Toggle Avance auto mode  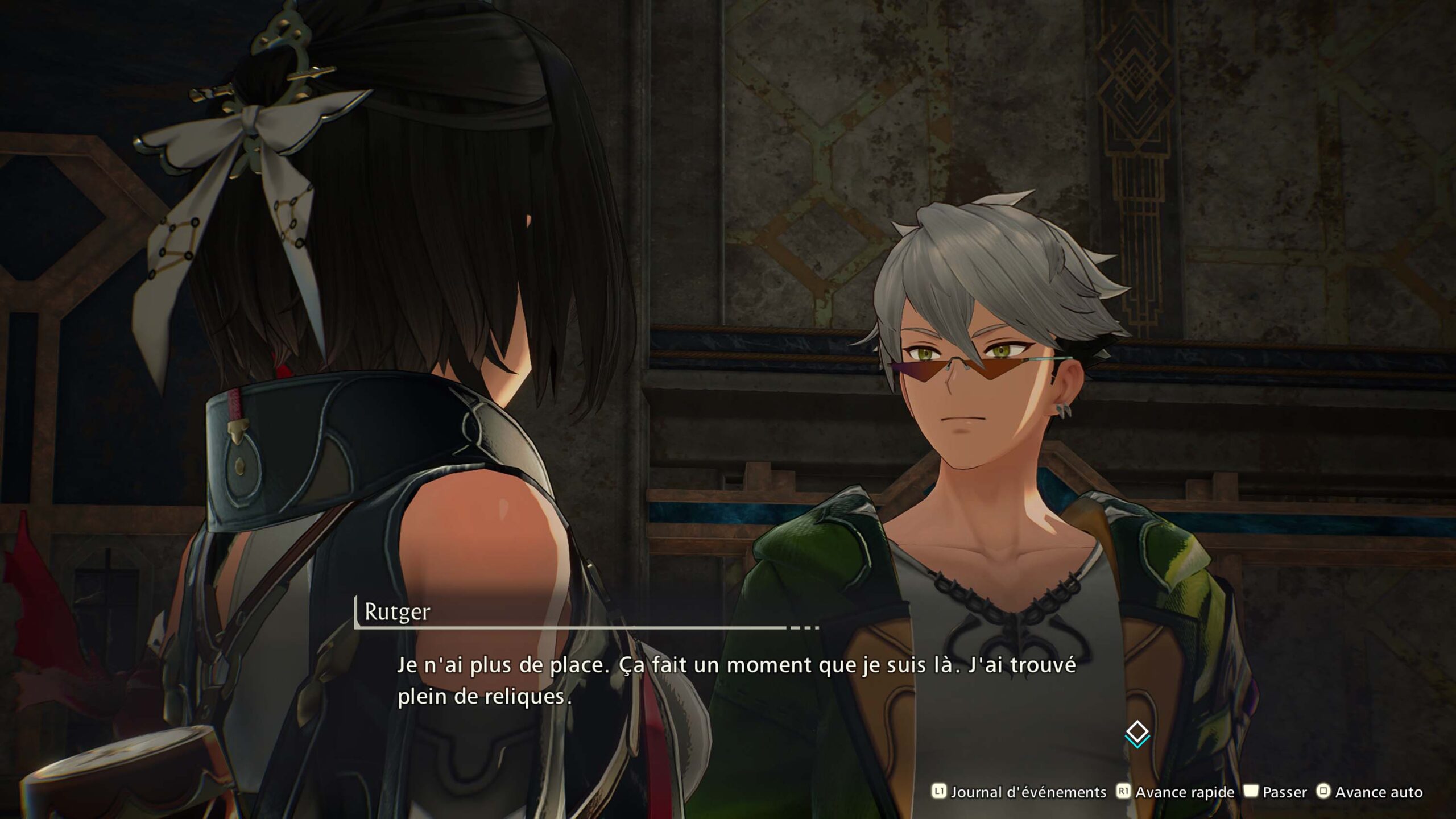click(1370, 792)
